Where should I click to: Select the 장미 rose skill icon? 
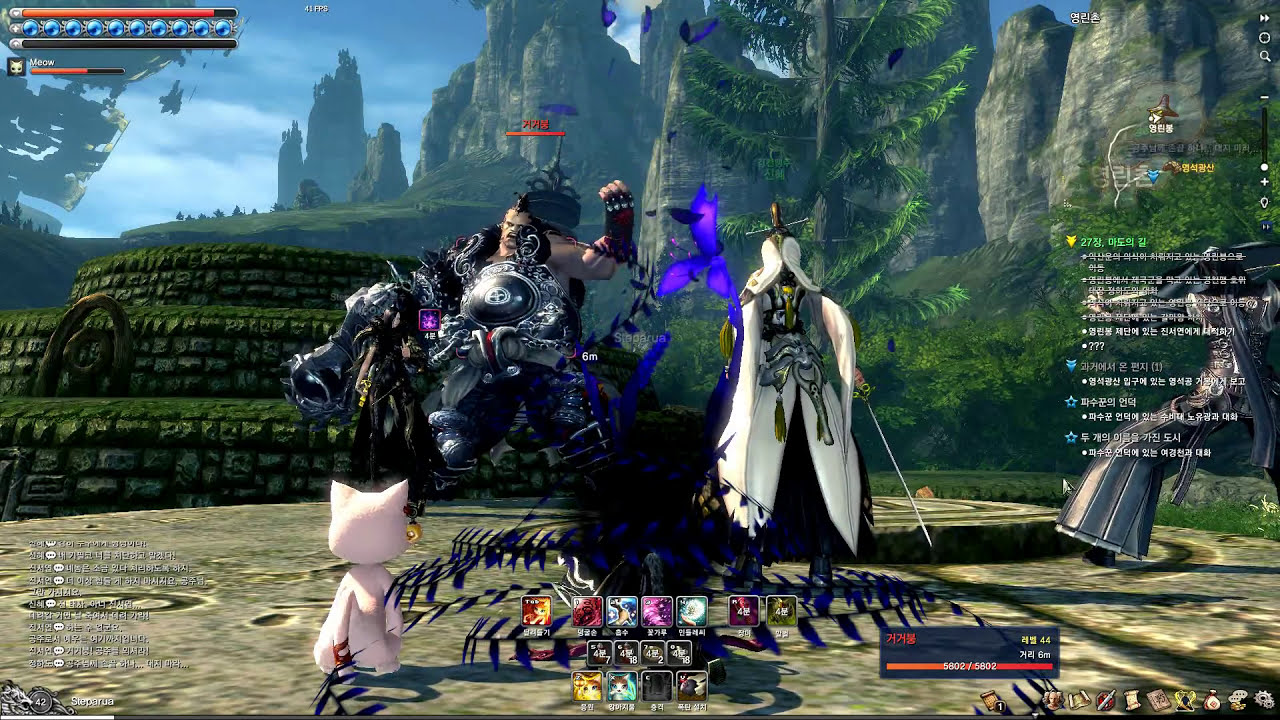point(743,611)
